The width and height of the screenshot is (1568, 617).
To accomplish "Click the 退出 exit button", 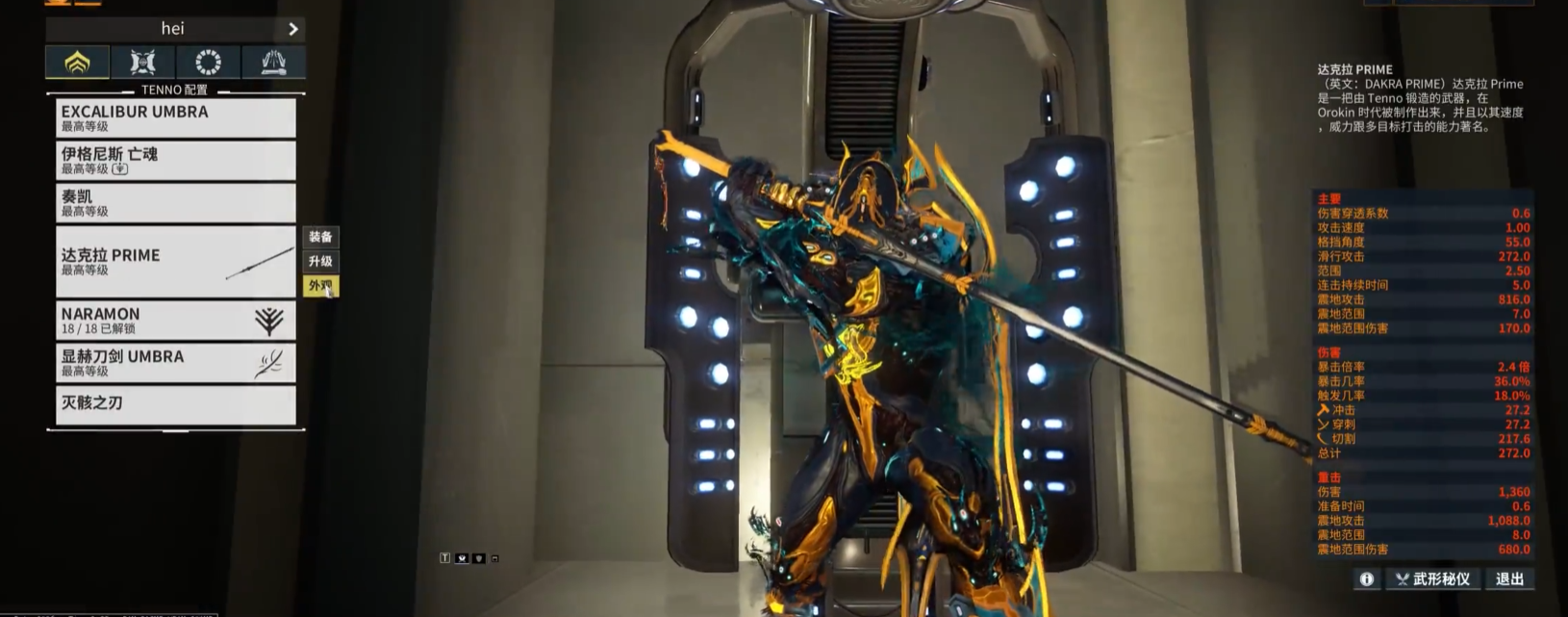I will 1509,578.
